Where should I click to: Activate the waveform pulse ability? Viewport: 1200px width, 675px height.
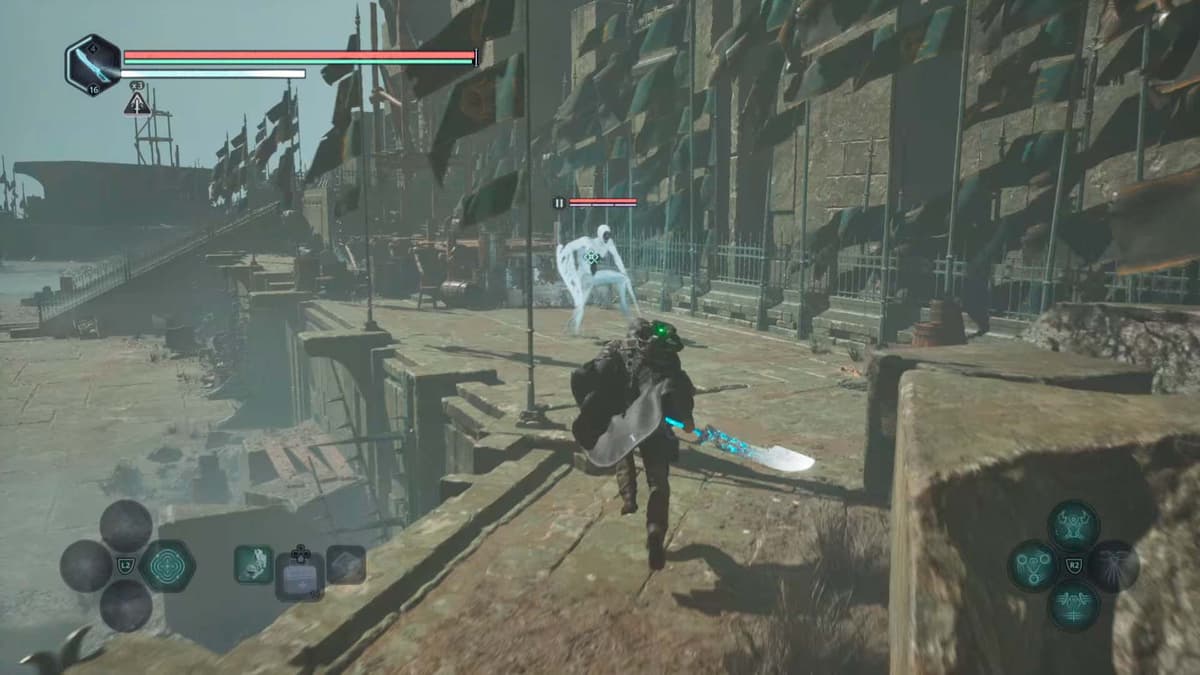1073,605
